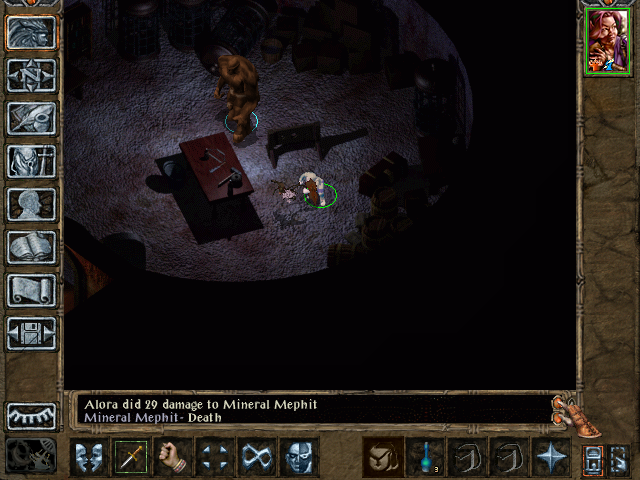This screenshot has height=480, width=640.
Task: Rest the party using the closed-eye button
Action: [x=31, y=415]
